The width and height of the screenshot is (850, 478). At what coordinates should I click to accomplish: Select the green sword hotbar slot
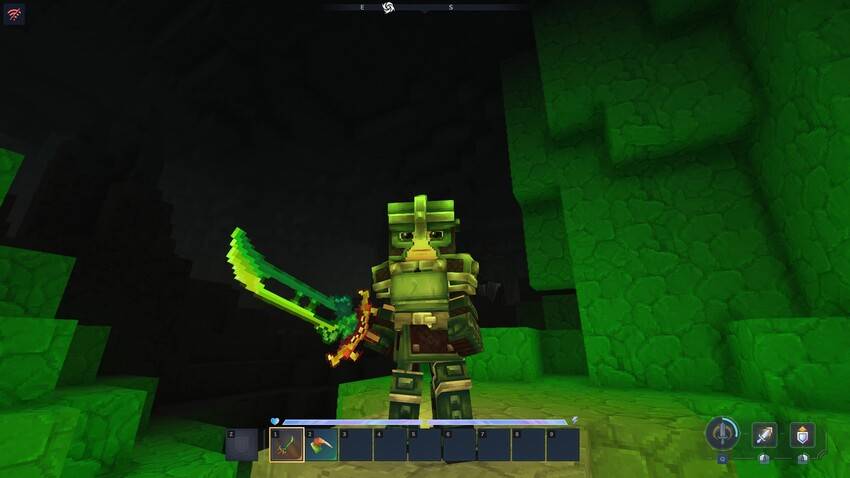(x=287, y=444)
